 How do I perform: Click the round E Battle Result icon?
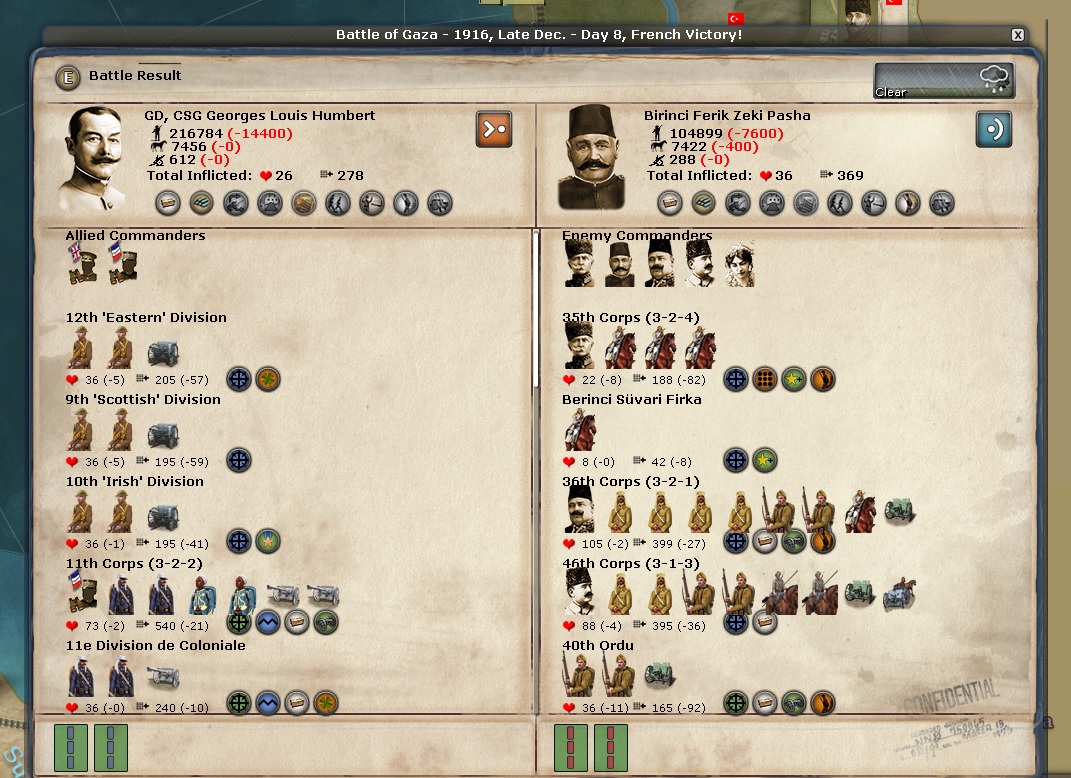(x=68, y=76)
